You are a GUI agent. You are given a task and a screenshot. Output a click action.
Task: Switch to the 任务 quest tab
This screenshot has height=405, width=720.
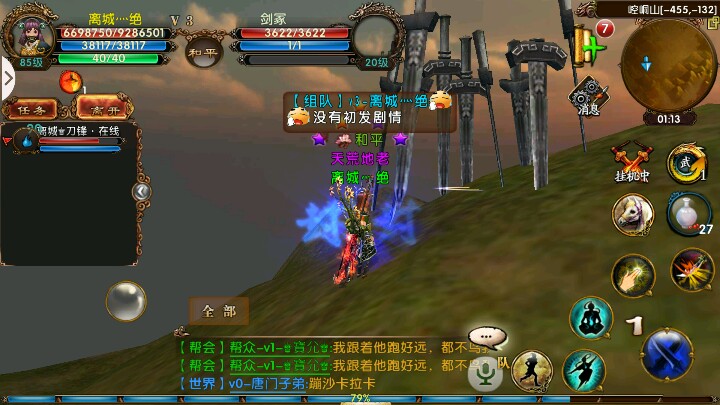(x=30, y=109)
